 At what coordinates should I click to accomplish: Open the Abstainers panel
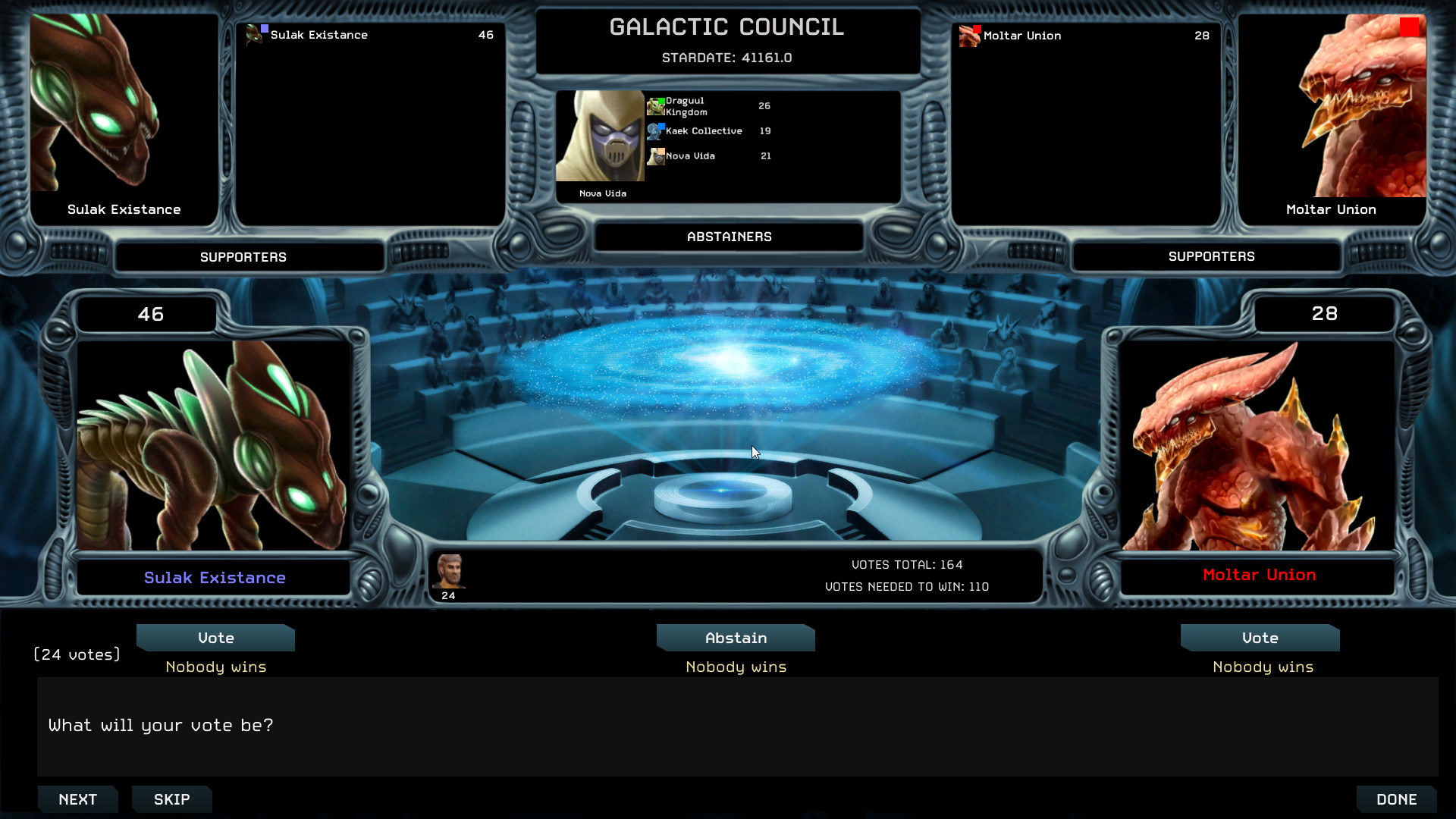click(727, 236)
